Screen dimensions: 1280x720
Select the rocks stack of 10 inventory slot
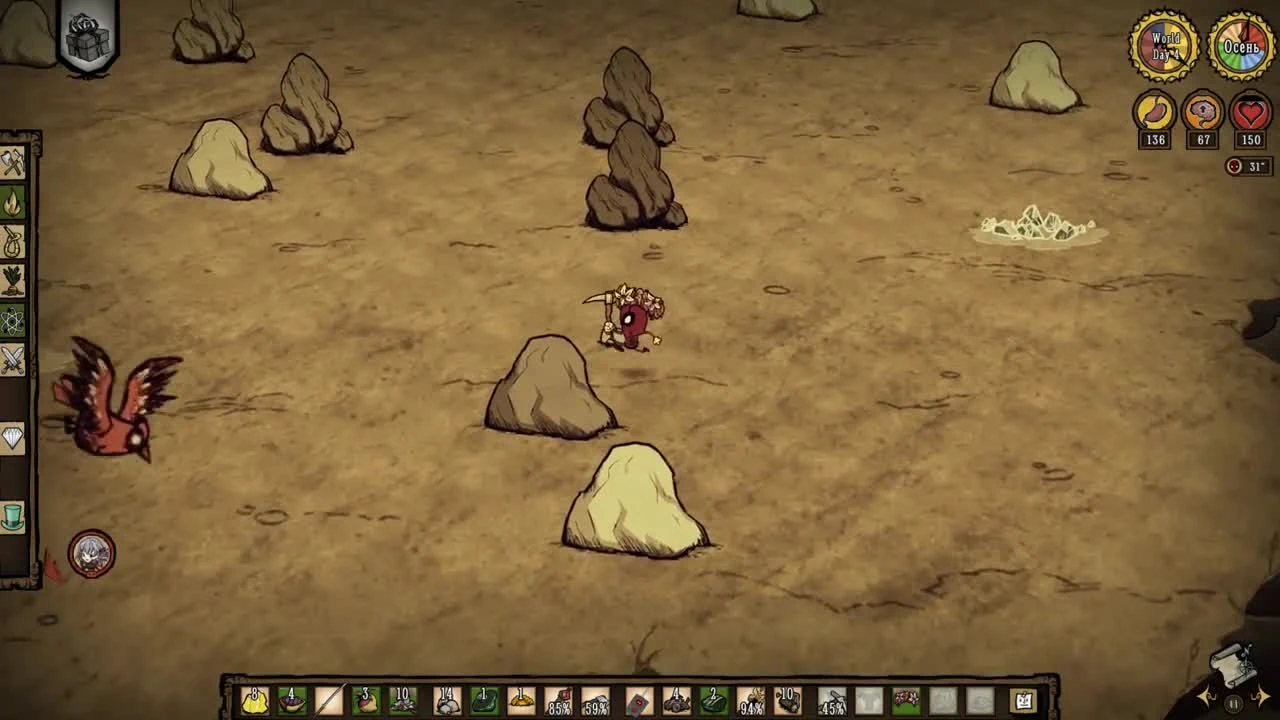(x=402, y=700)
